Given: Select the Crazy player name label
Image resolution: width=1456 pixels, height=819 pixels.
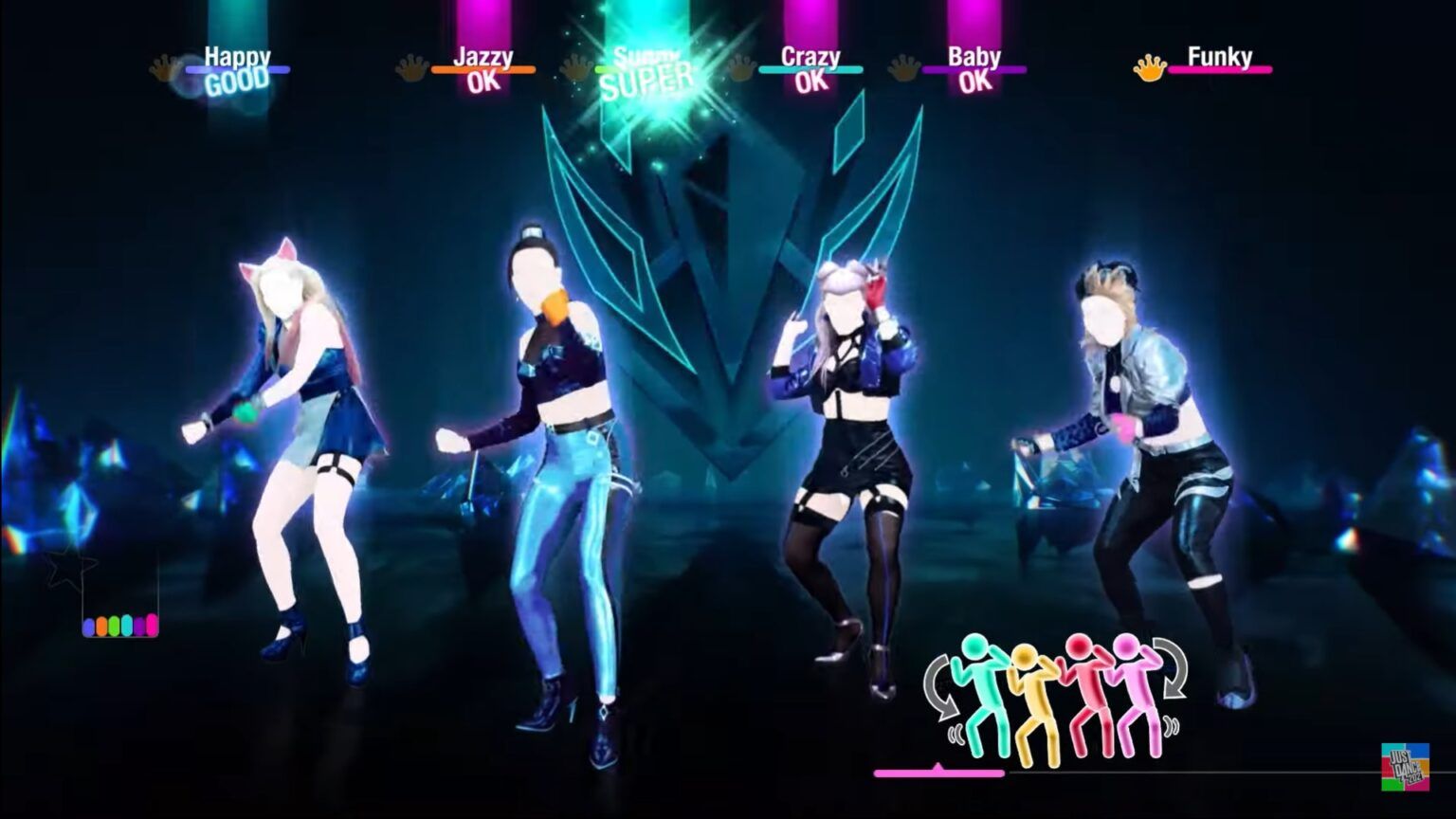Looking at the screenshot, I should coord(810,57).
